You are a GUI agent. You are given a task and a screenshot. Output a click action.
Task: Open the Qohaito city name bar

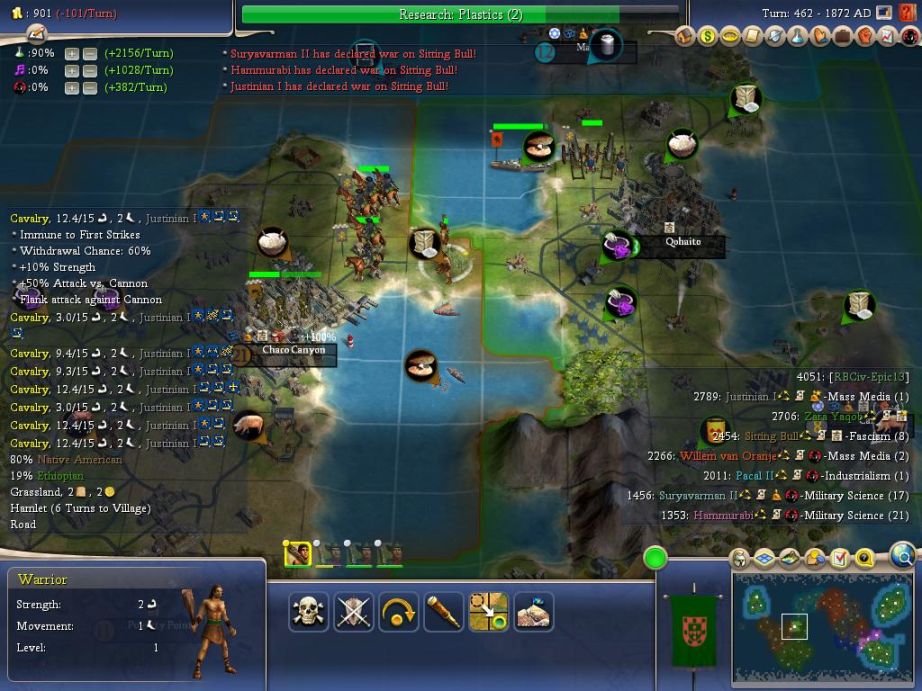coord(683,242)
